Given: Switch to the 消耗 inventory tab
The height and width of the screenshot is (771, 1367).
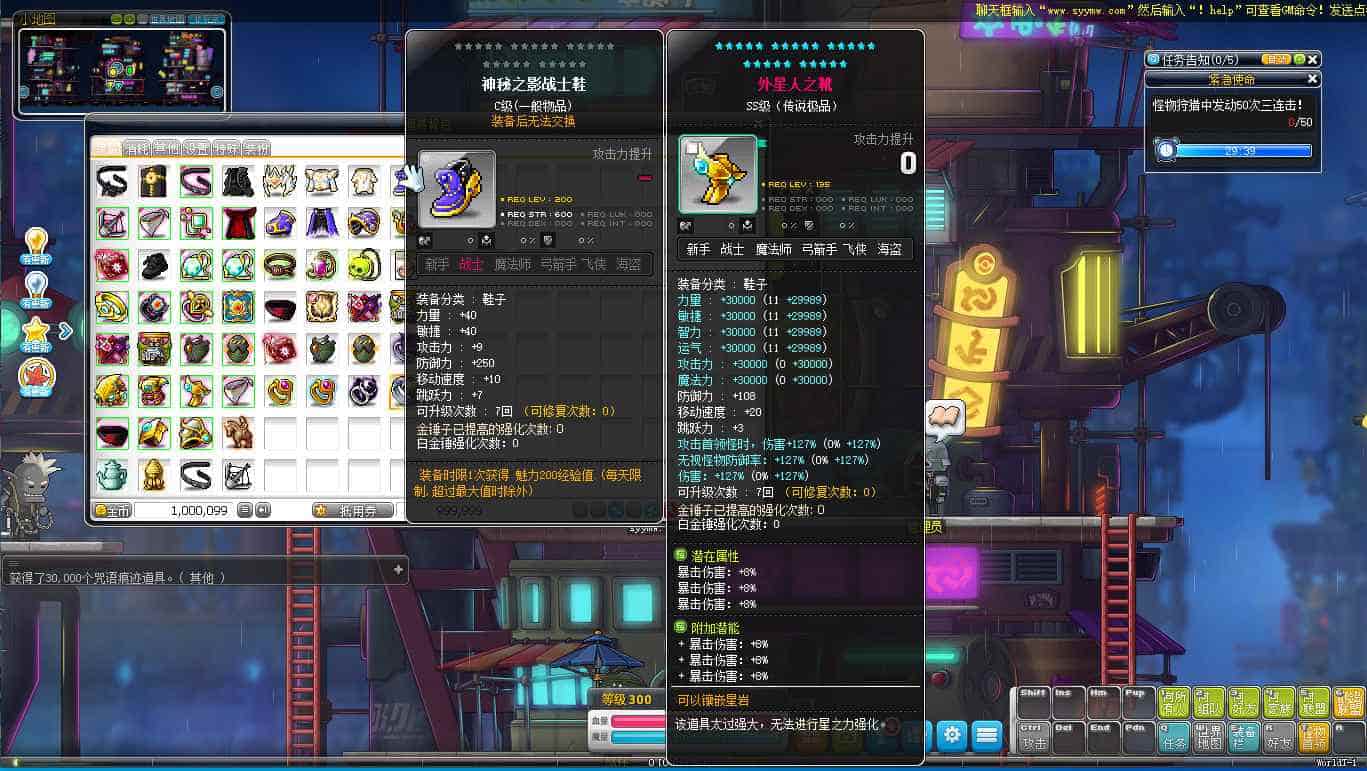Looking at the screenshot, I should pos(138,148).
